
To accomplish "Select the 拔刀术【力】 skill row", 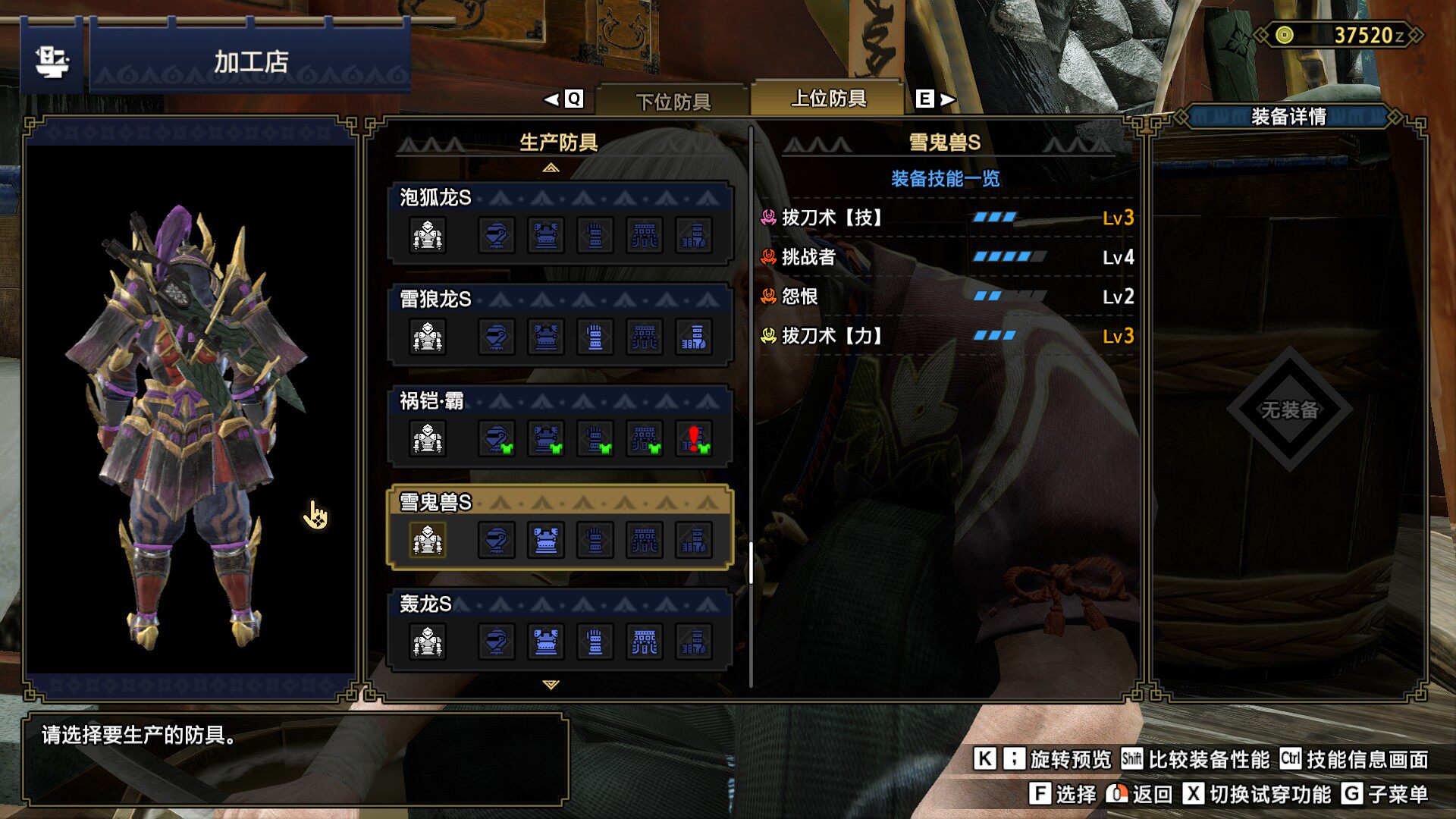I will (x=946, y=337).
